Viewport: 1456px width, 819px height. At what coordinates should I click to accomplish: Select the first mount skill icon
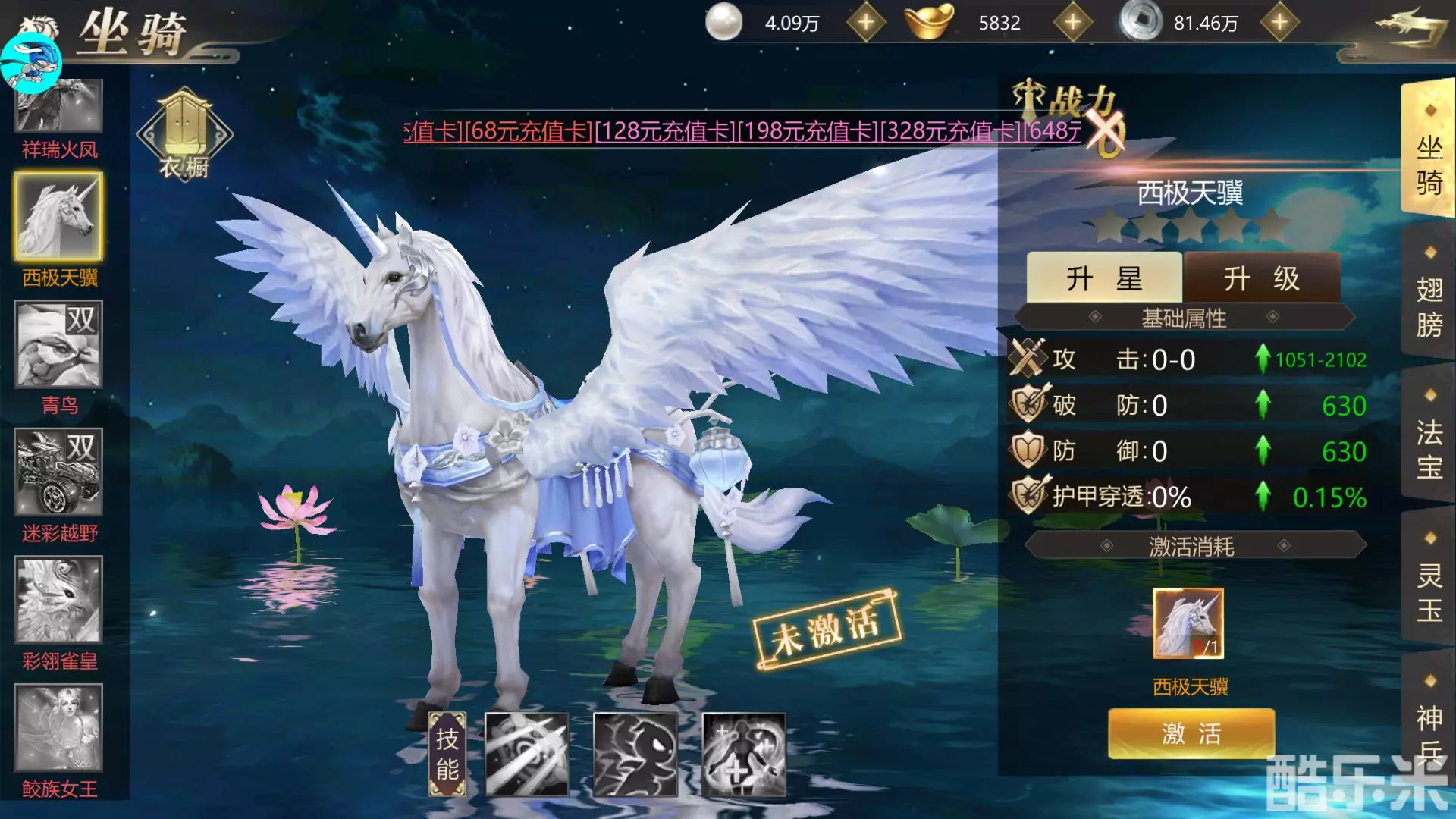coord(528,755)
